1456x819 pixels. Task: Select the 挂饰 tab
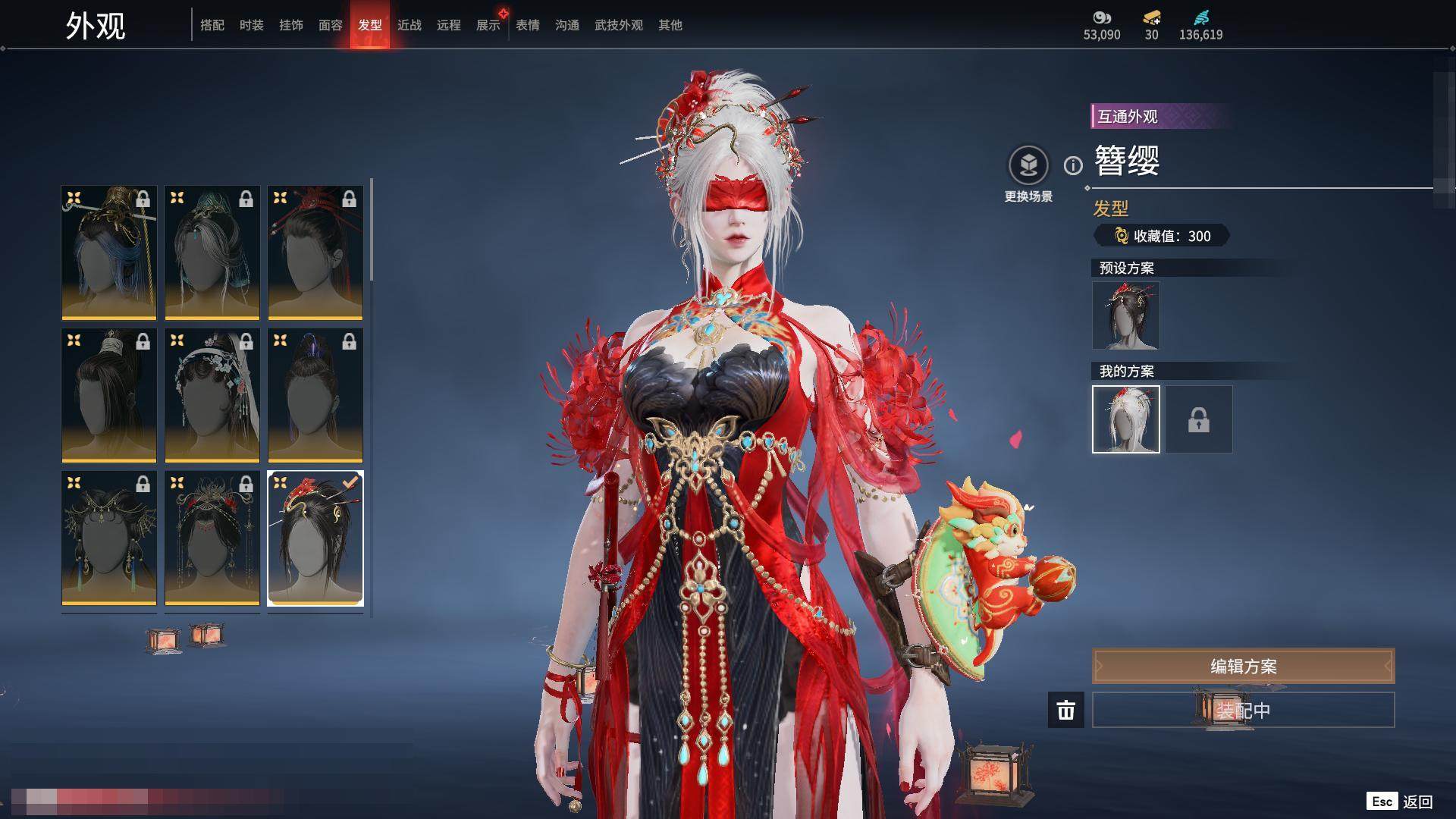291,25
